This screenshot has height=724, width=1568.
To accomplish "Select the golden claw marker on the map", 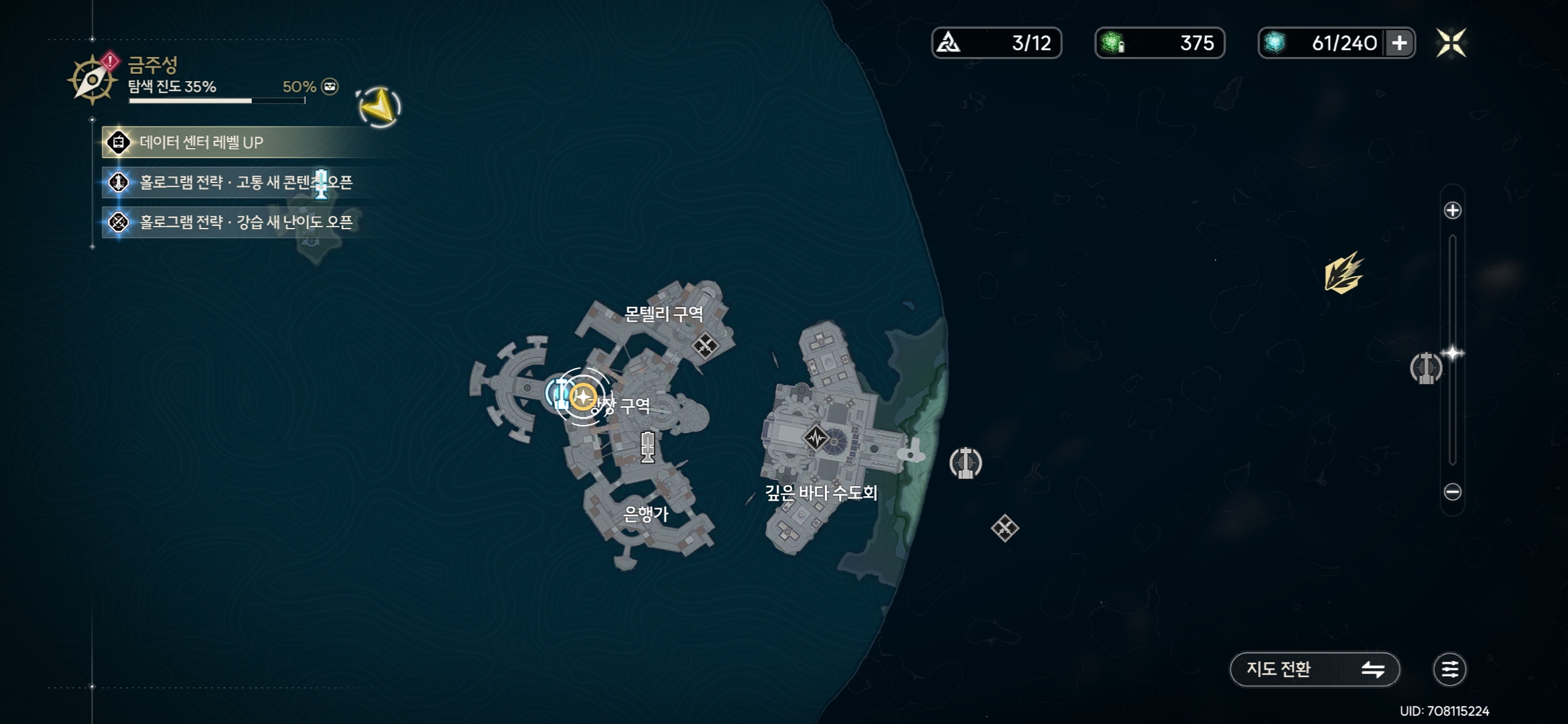I will 1343,274.
